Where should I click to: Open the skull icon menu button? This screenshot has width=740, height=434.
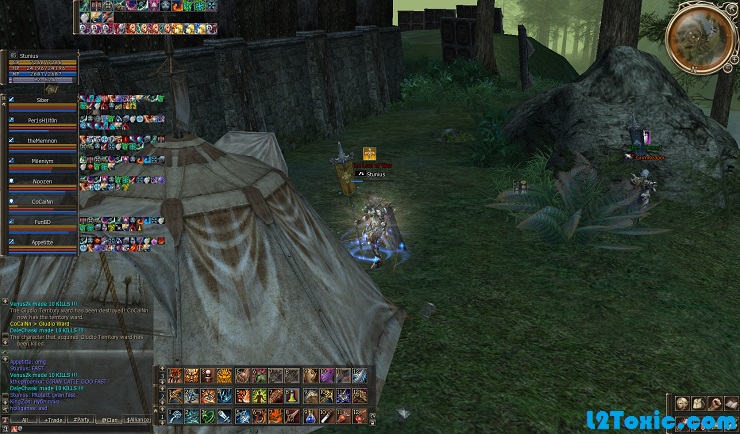(680, 403)
